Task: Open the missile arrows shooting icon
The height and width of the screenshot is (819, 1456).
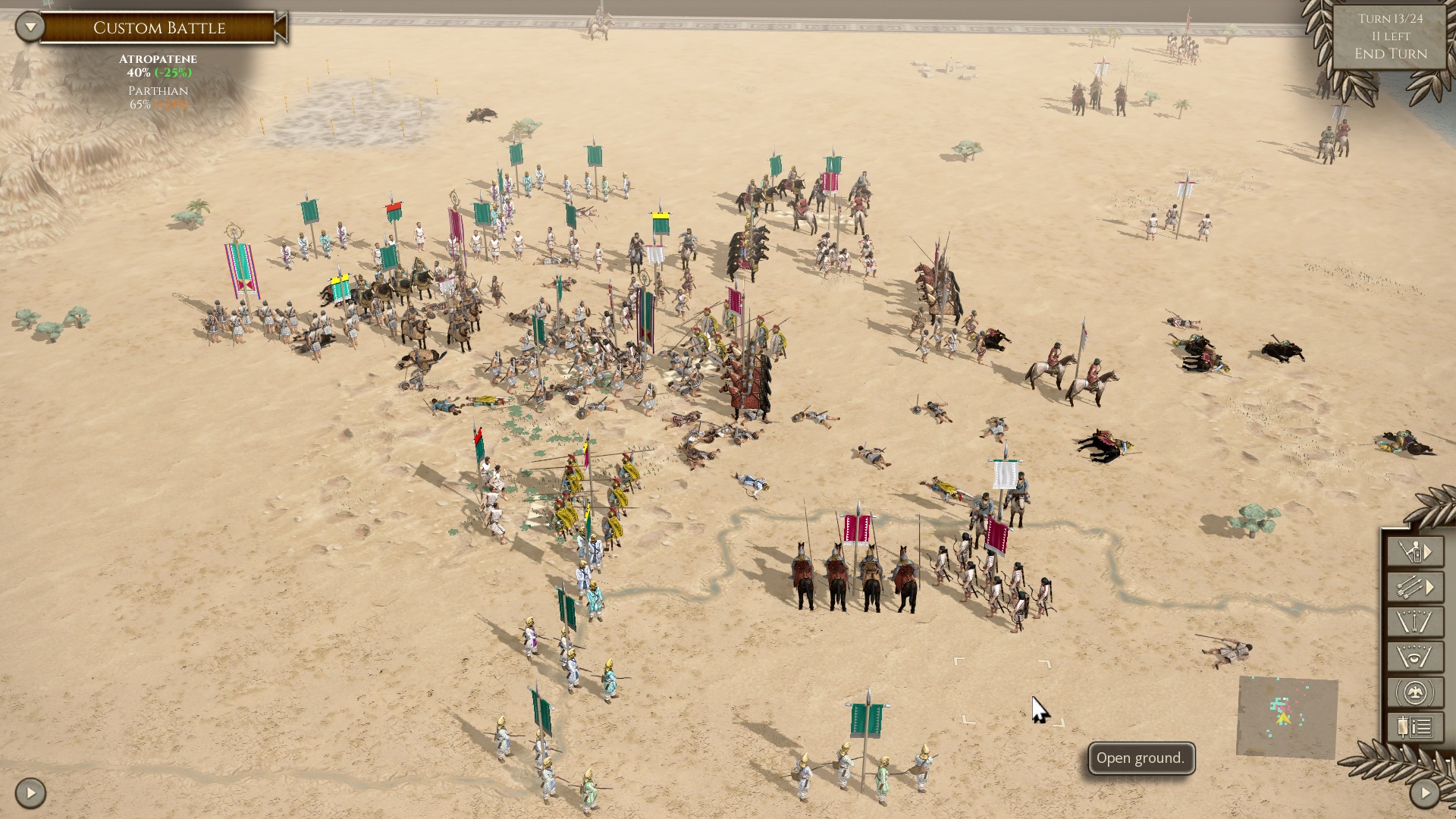Action: [x=1409, y=585]
